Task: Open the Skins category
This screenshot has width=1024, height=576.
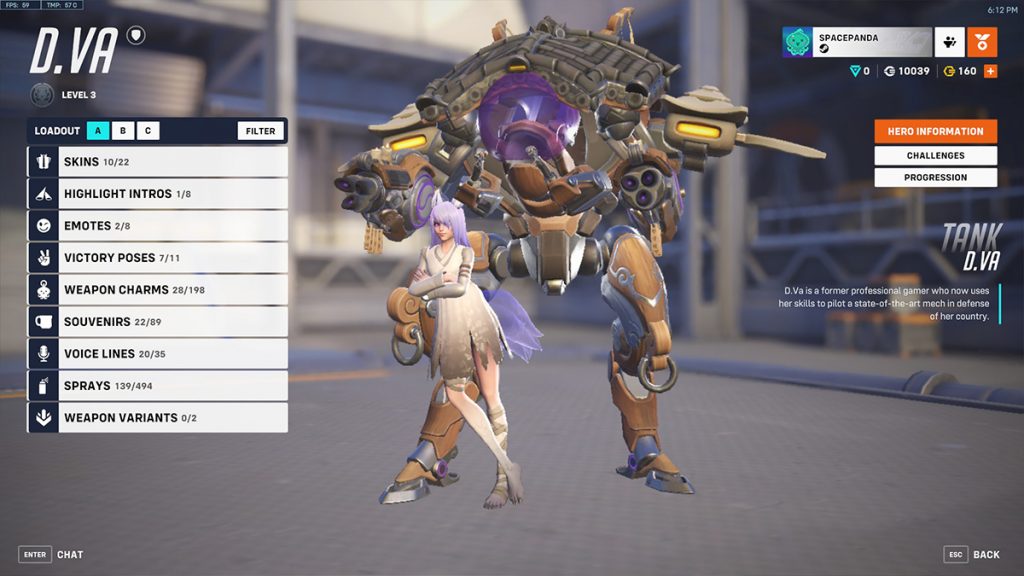Action: pyautogui.click(x=158, y=162)
